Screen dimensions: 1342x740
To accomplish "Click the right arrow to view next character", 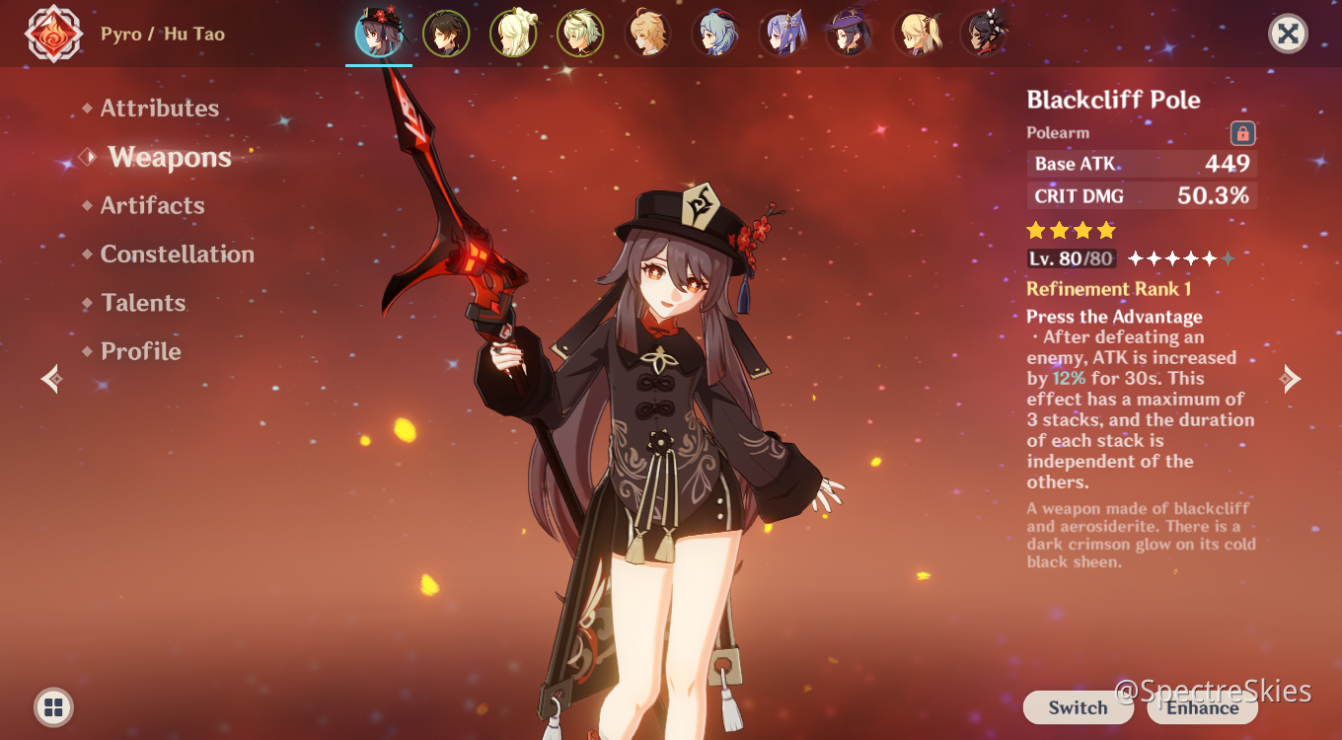I will click(x=1290, y=380).
